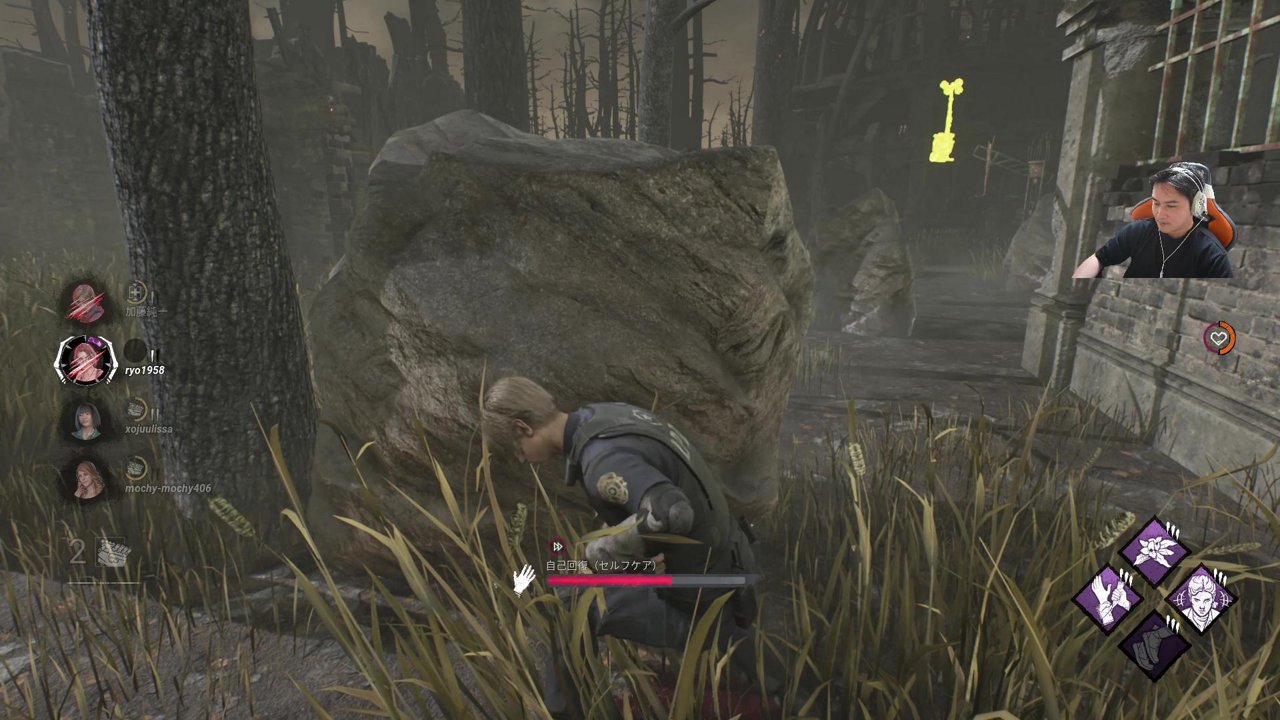This screenshot has width=1280, height=720.
Task: Choose mochy-mochy406's survivor portrait
Action: click(x=86, y=478)
